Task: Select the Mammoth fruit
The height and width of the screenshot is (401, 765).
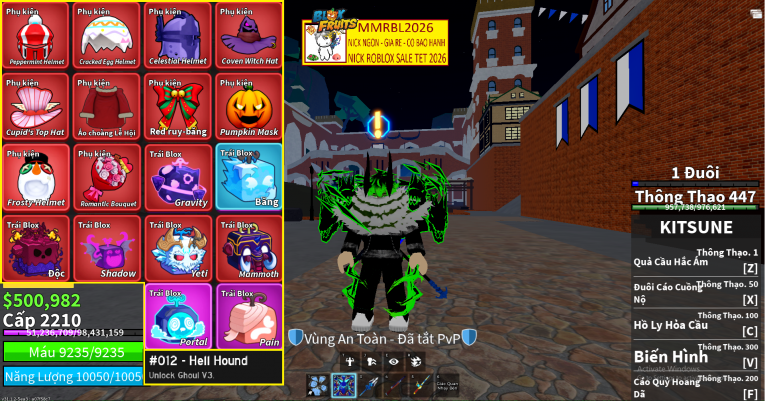Action: (249, 249)
